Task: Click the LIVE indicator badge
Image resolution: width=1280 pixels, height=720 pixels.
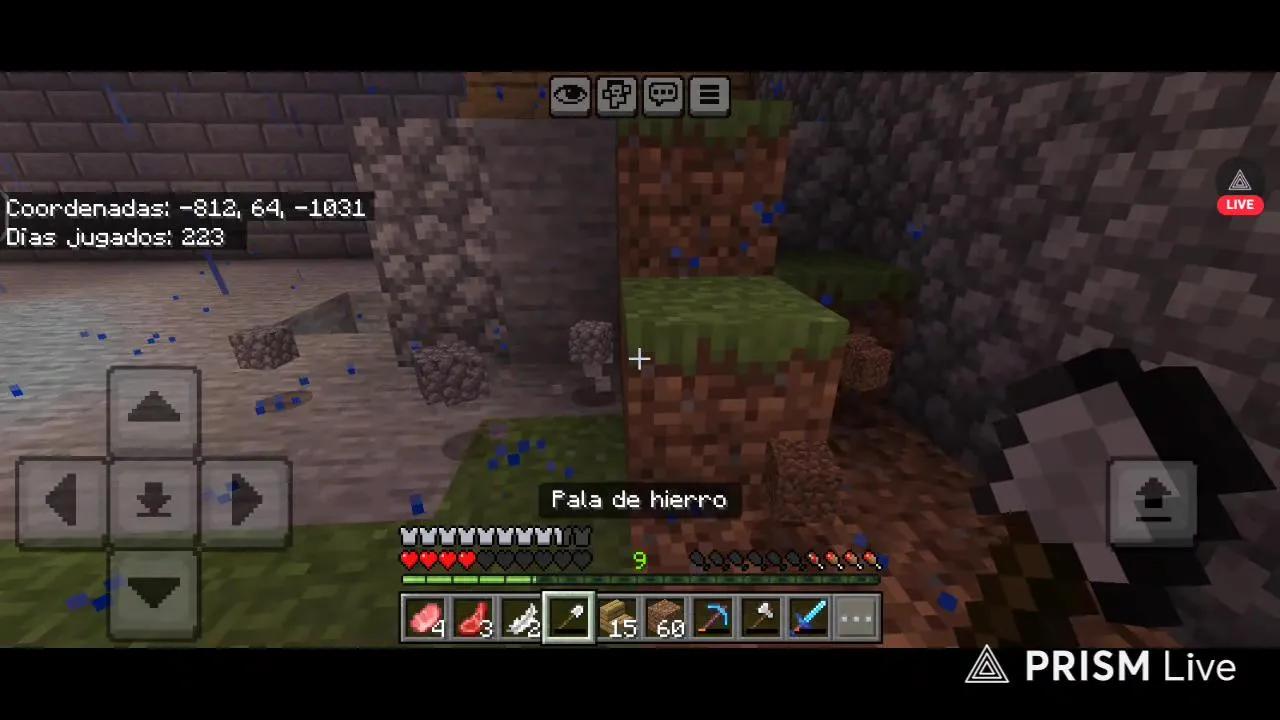Action: click(1239, 203)
